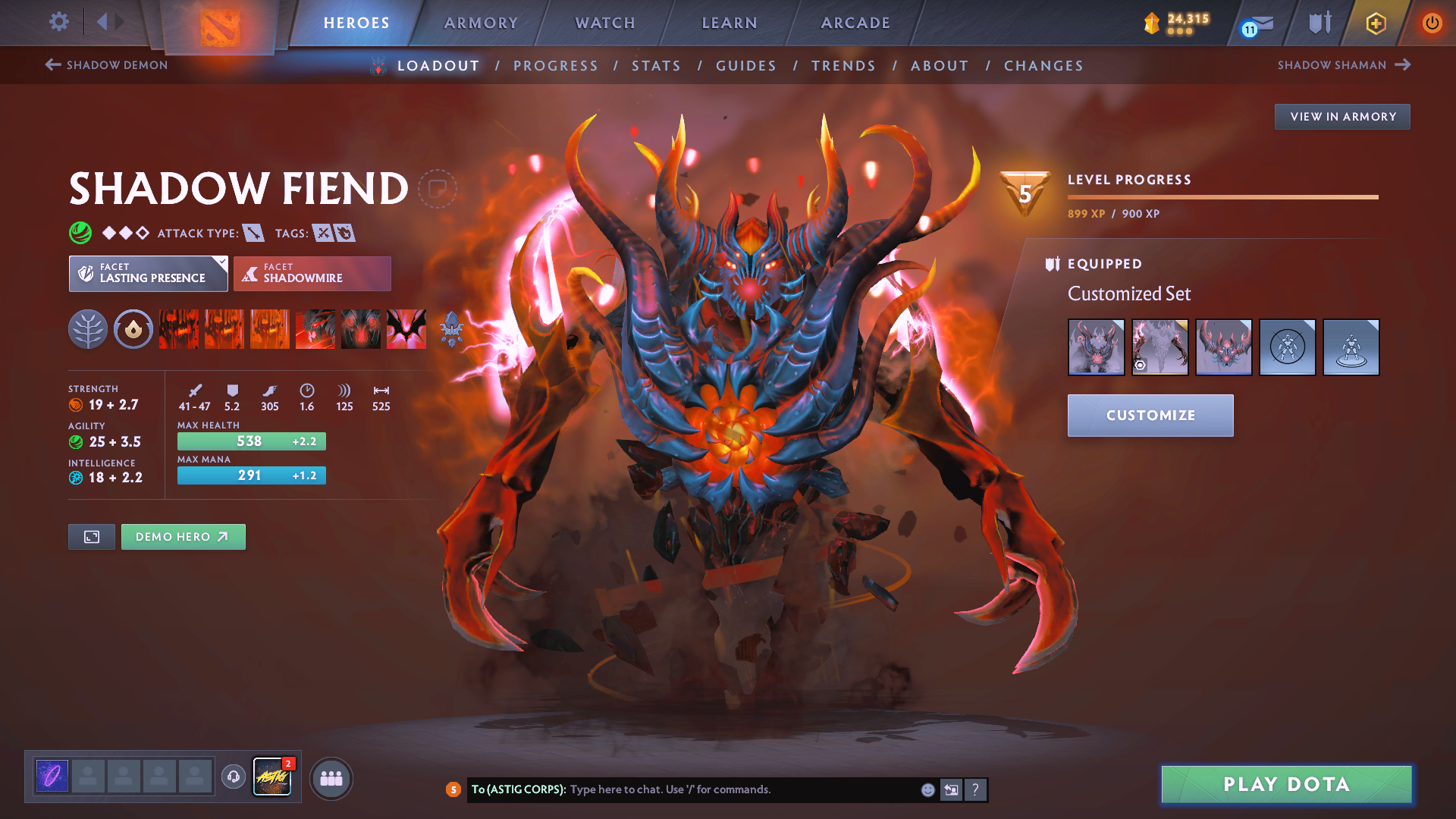Click CUSTOMIZE under Customized Set
The width and height of the screenshot is (1456, 819).
(1150, 416)
